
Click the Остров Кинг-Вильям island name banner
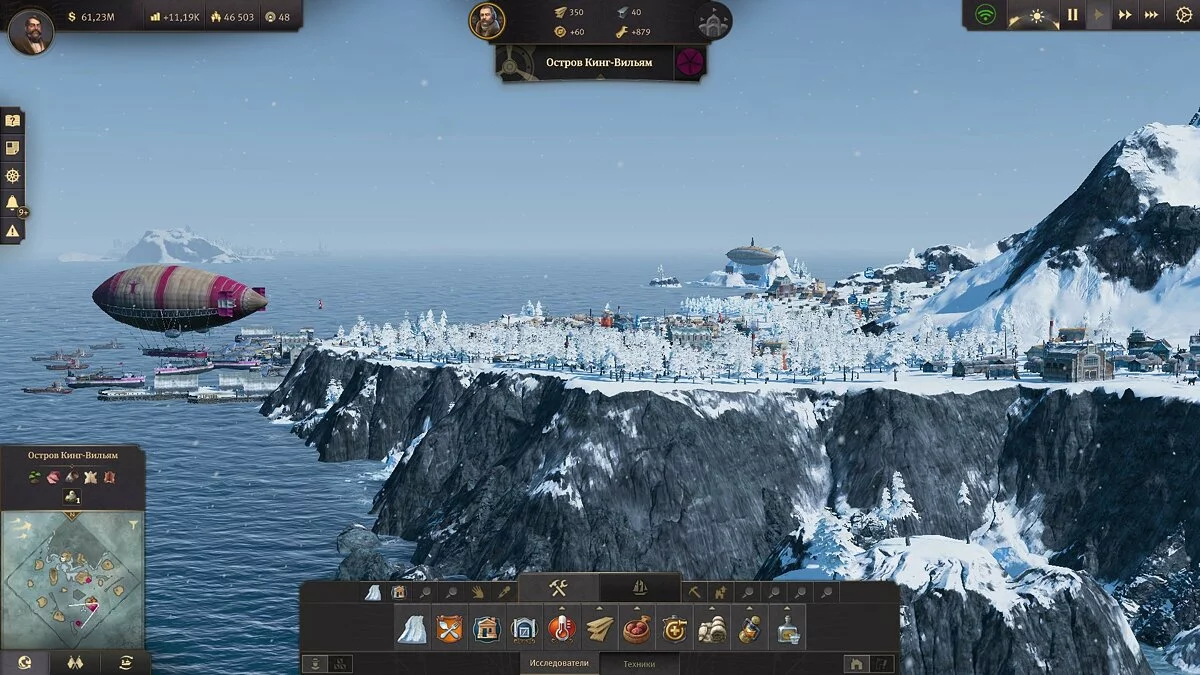click(598, 62)
